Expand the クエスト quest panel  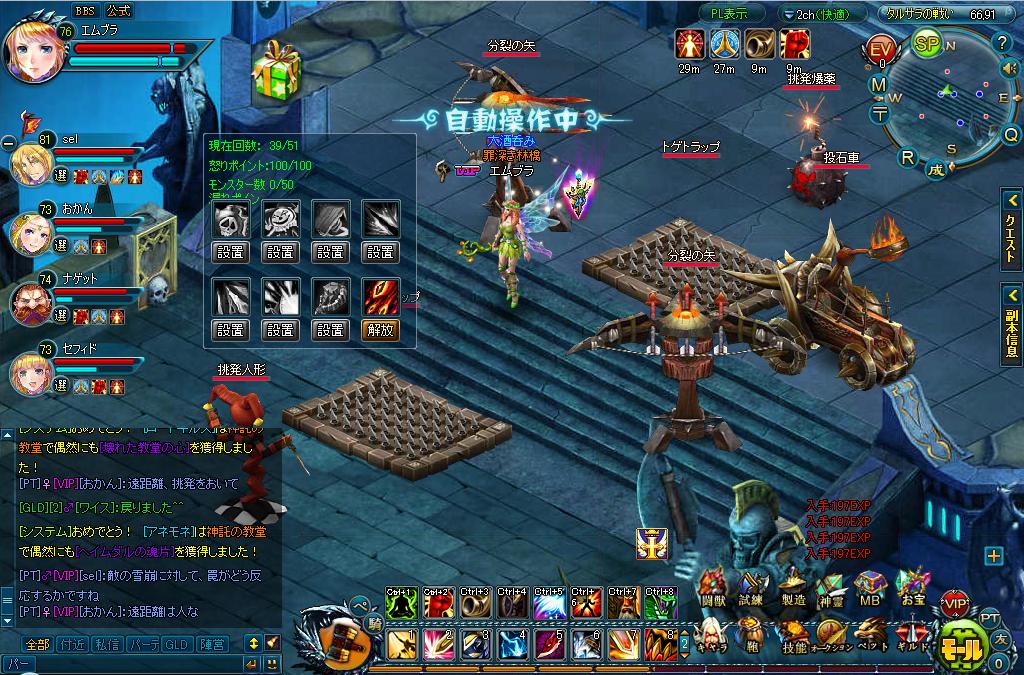1011,229
